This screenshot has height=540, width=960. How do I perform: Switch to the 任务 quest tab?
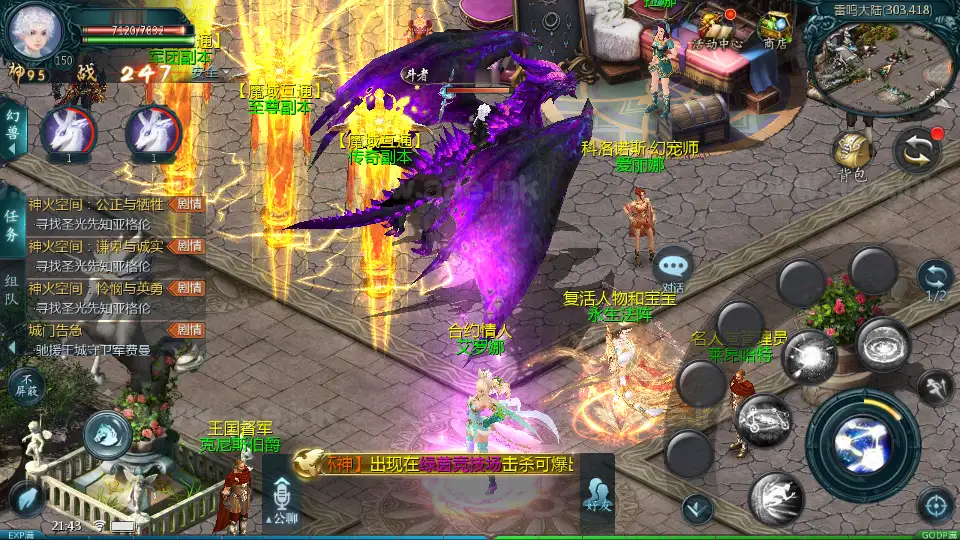[x=12, y=226]
